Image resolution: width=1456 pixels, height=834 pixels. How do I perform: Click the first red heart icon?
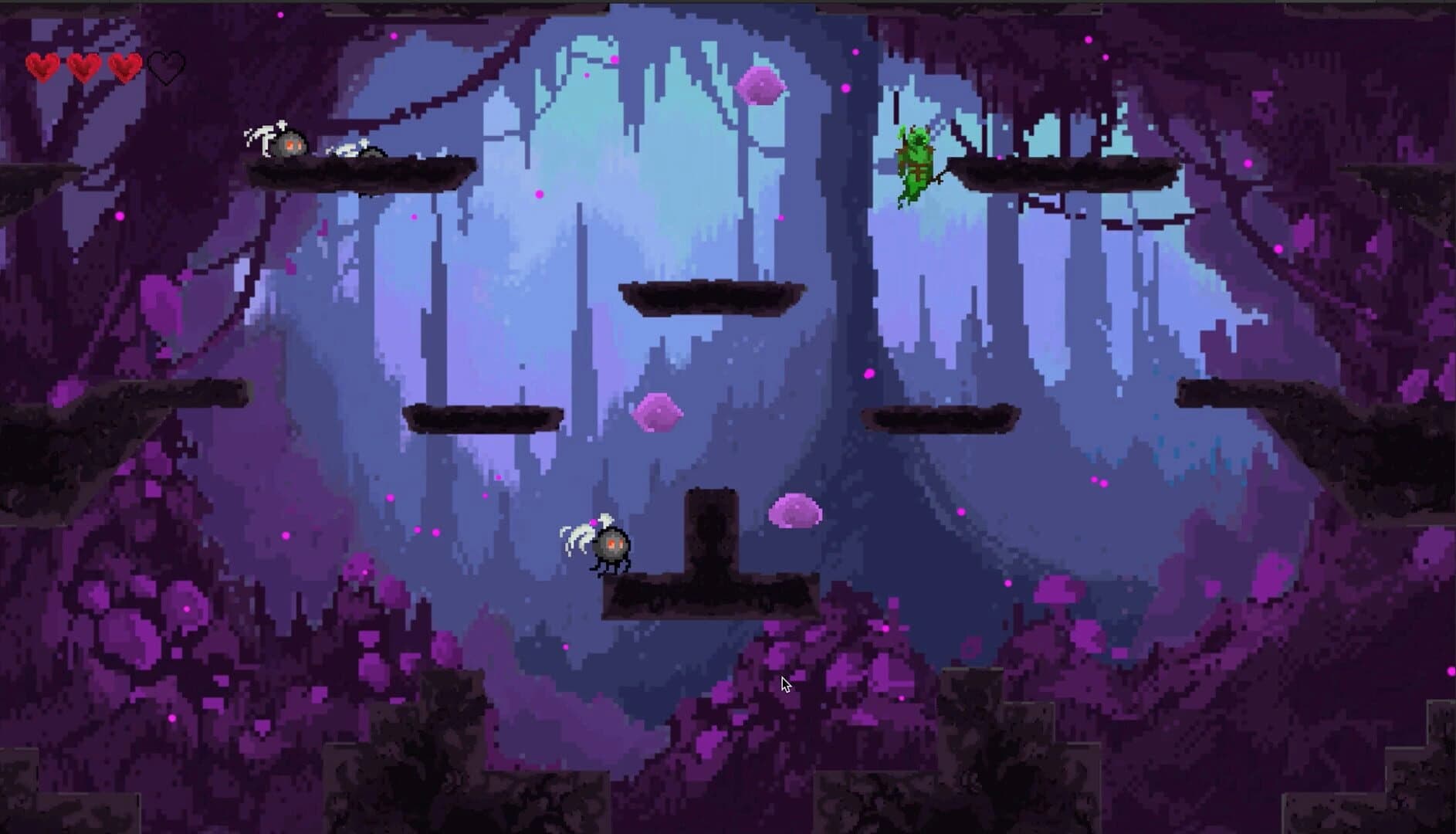(x=43, y=66)
